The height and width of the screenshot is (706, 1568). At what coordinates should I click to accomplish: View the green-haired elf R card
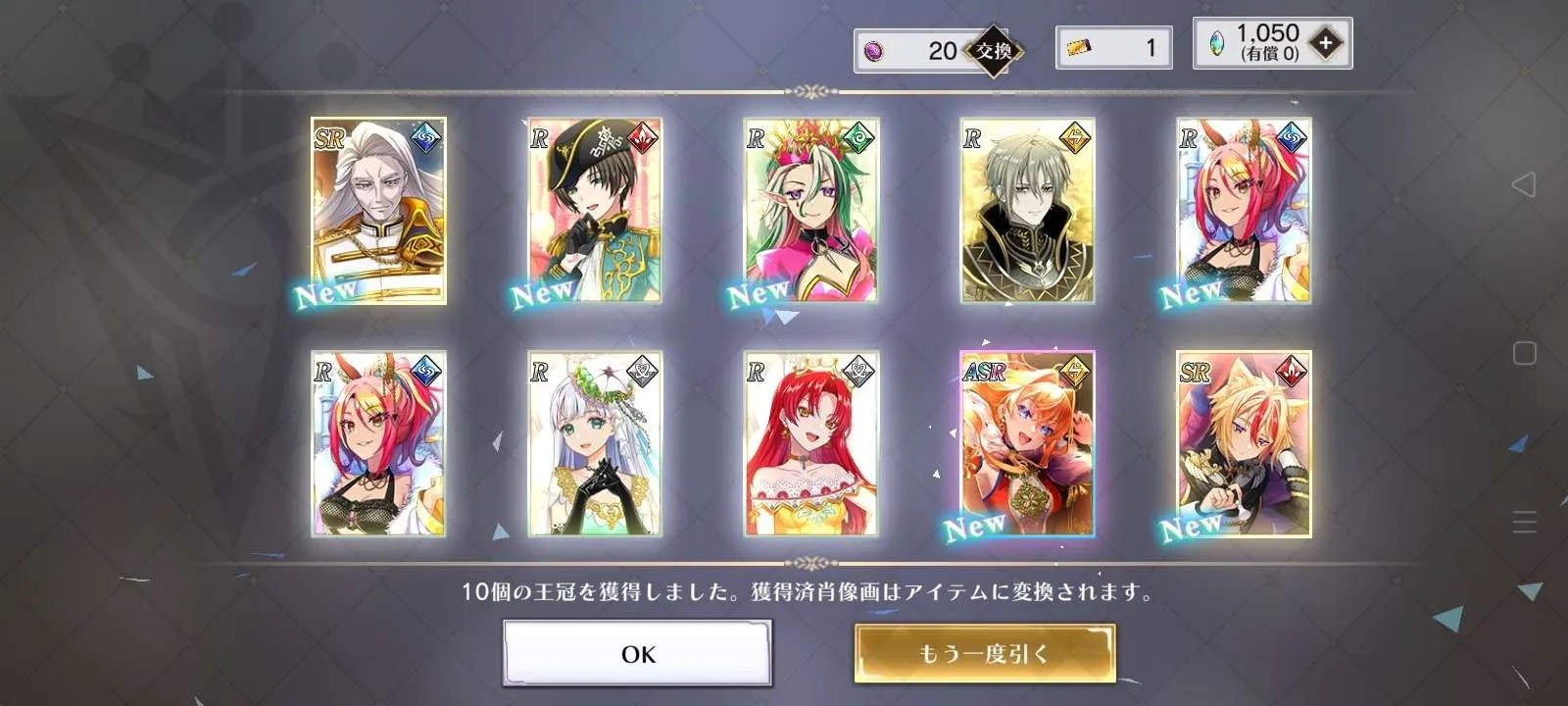click(810, 210)
